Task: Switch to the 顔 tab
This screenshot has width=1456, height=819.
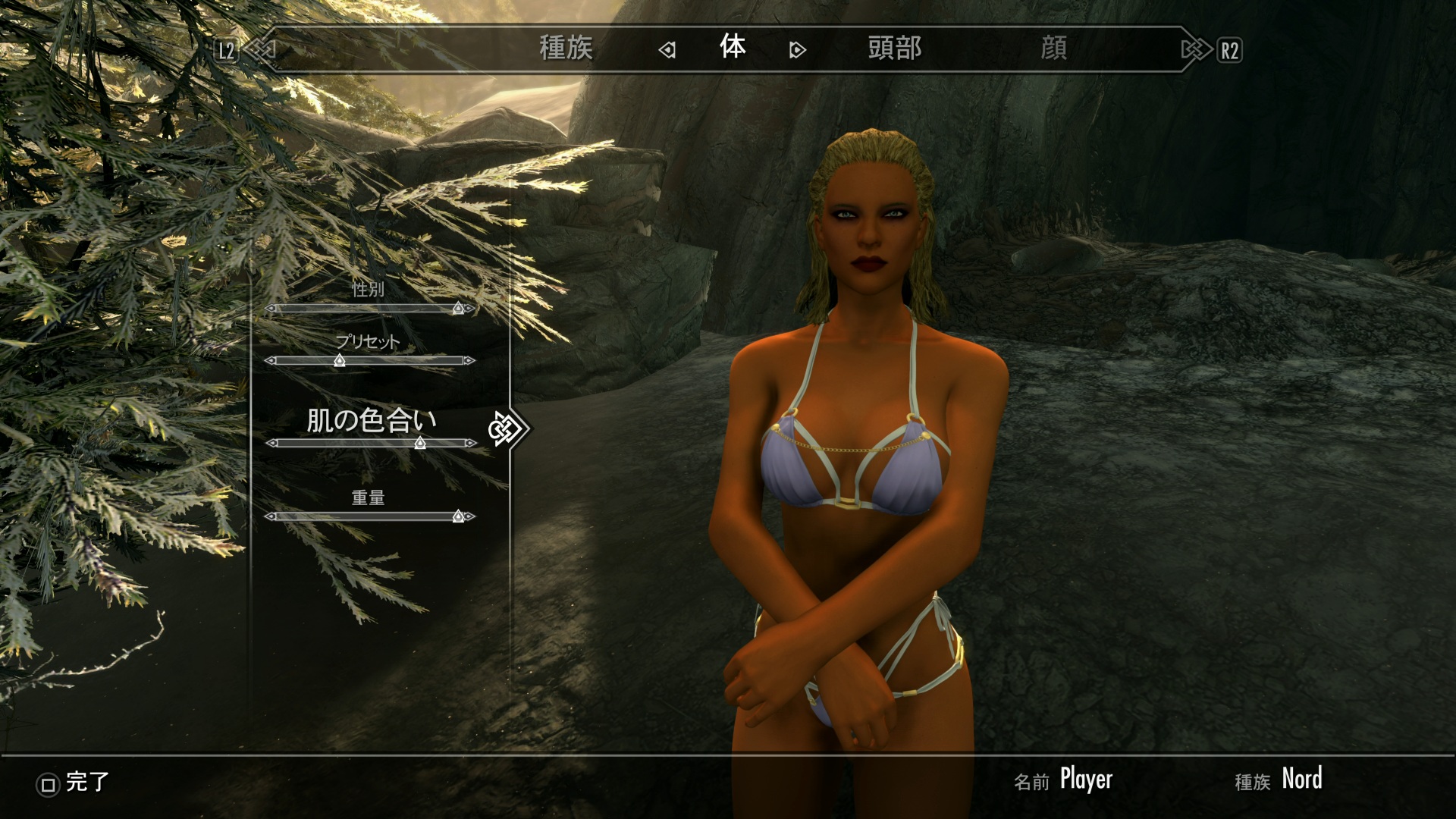Action: point(1053,49)
